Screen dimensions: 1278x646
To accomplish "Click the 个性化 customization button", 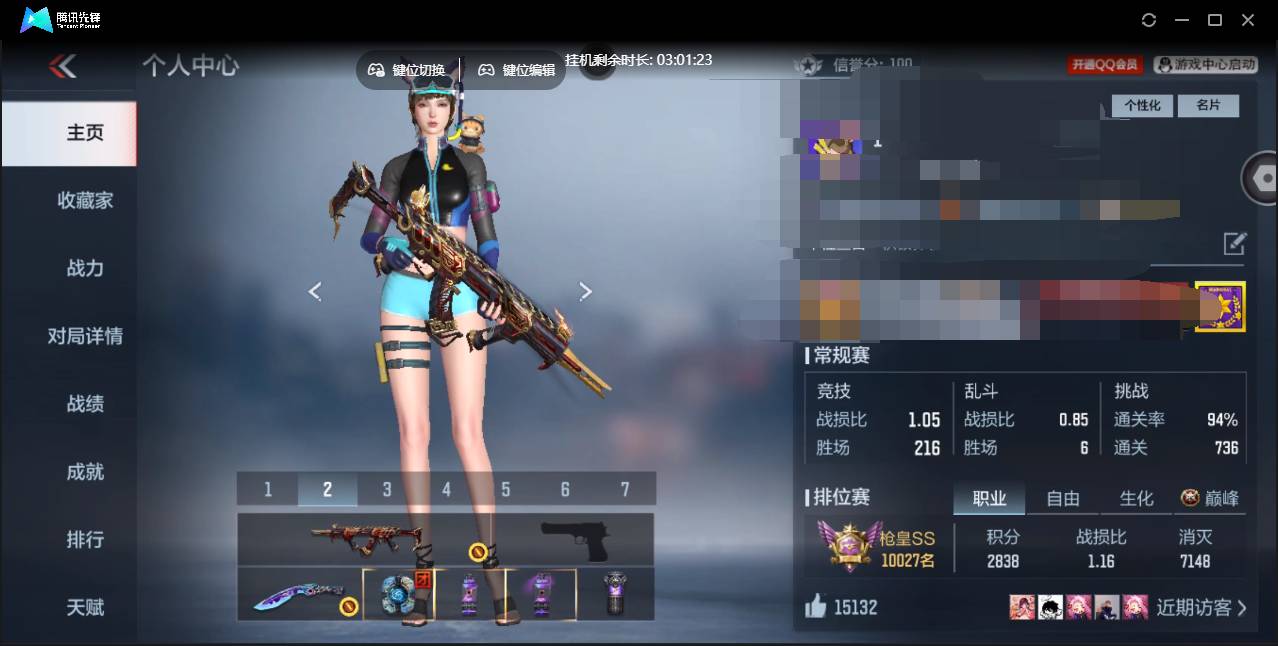I will click(1142, 105).
